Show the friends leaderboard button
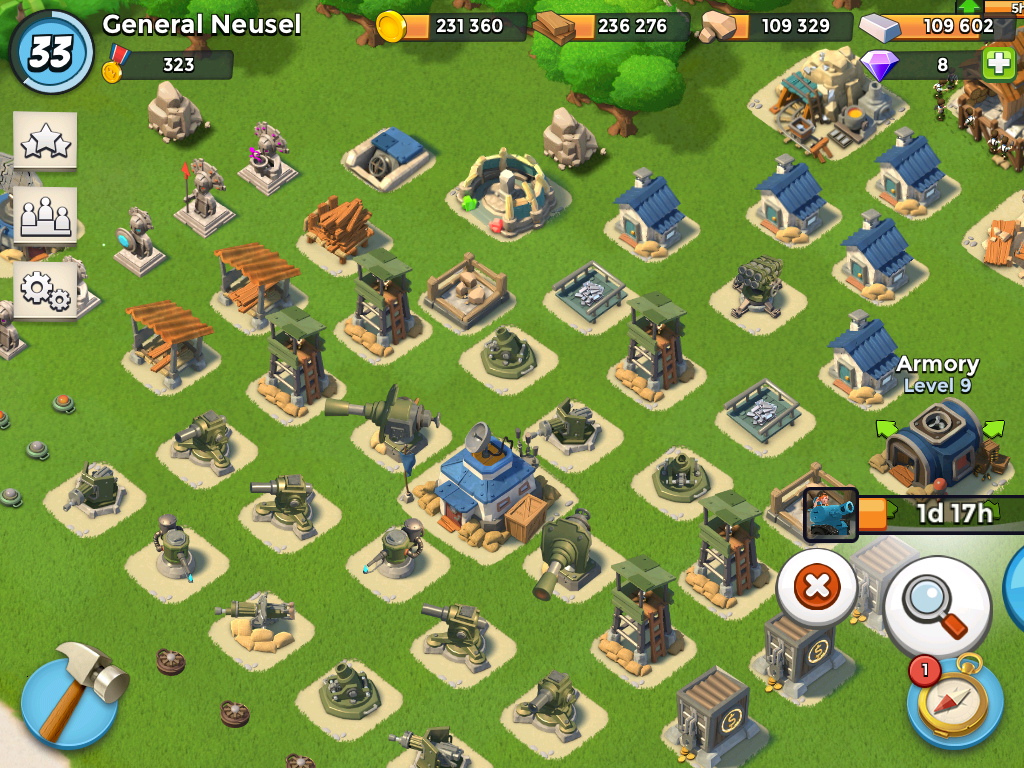1024x768 pixels. click(45, 216)
